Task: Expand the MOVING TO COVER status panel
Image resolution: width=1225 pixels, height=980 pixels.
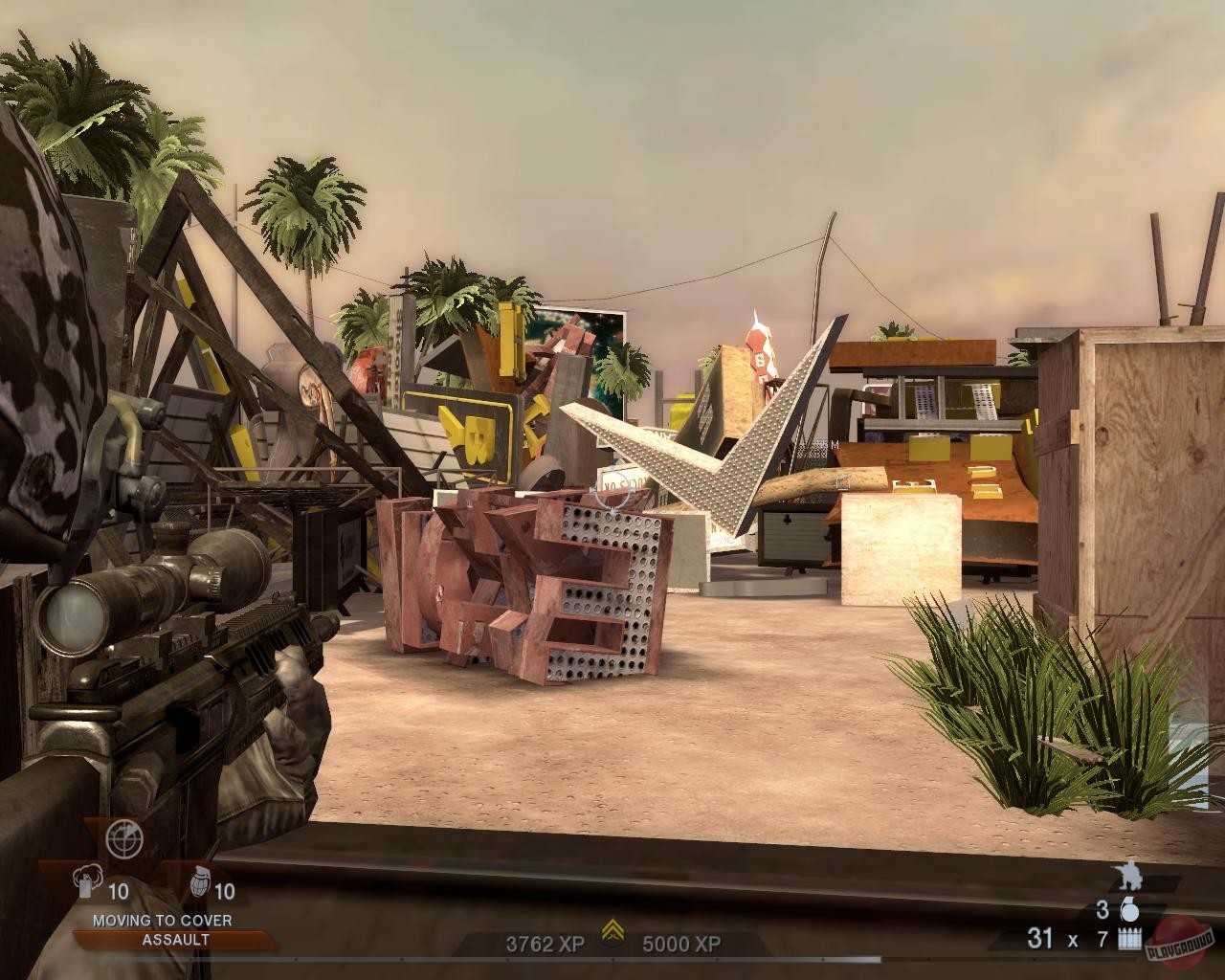Action: coord(163,921)
